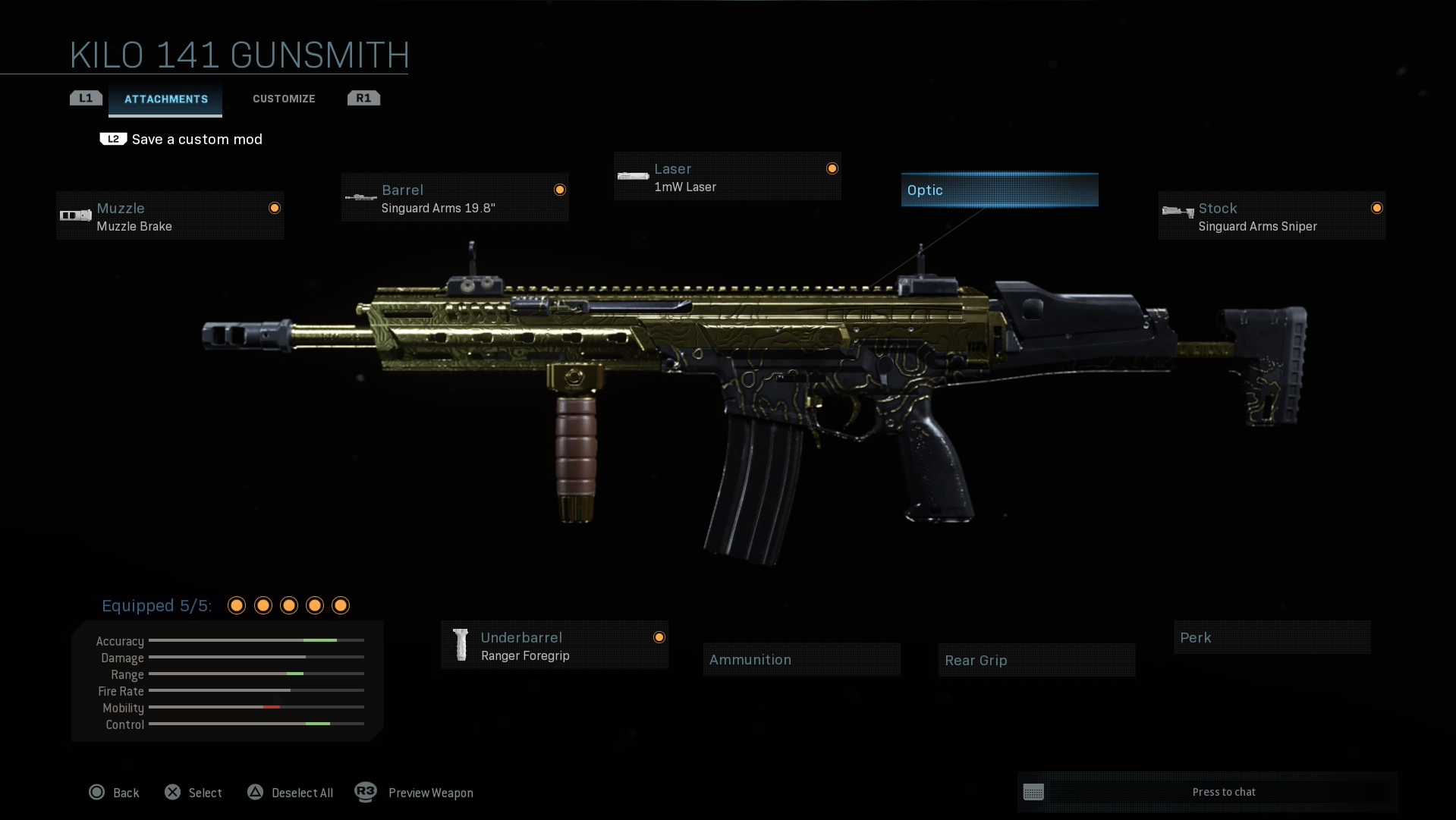Open the Customize tab
This screenshot has height=820, width=1456.
(284, 99)
